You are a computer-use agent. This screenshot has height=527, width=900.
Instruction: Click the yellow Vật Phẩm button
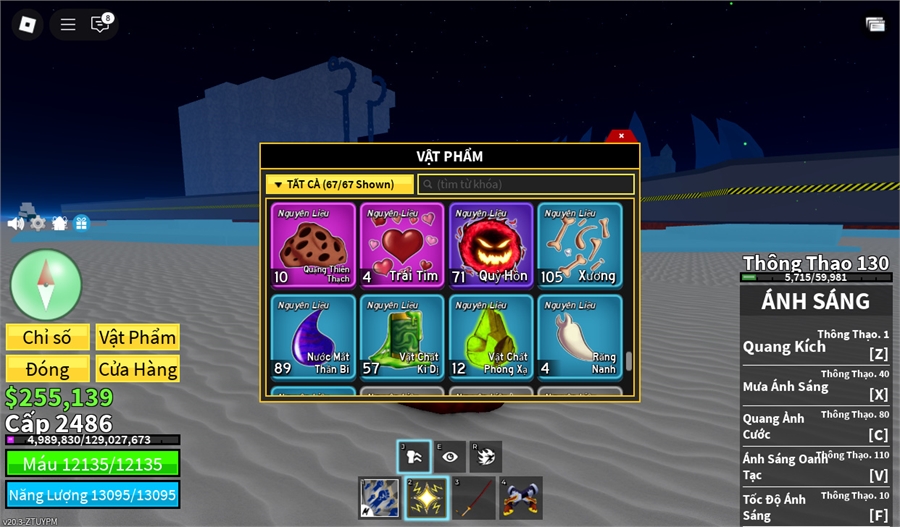click(x=138, y=338)
